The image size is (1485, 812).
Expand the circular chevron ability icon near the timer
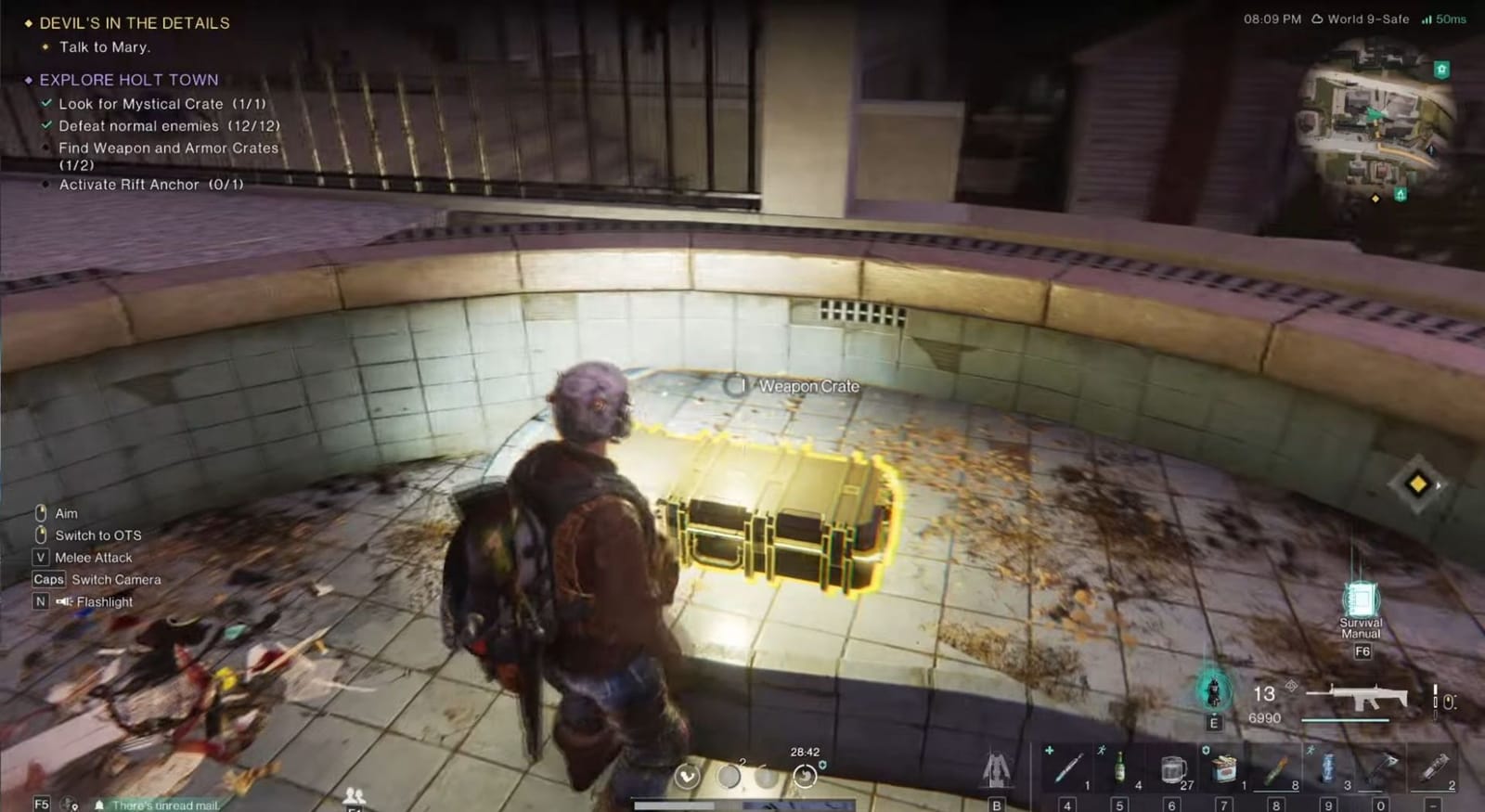(687, 776)
